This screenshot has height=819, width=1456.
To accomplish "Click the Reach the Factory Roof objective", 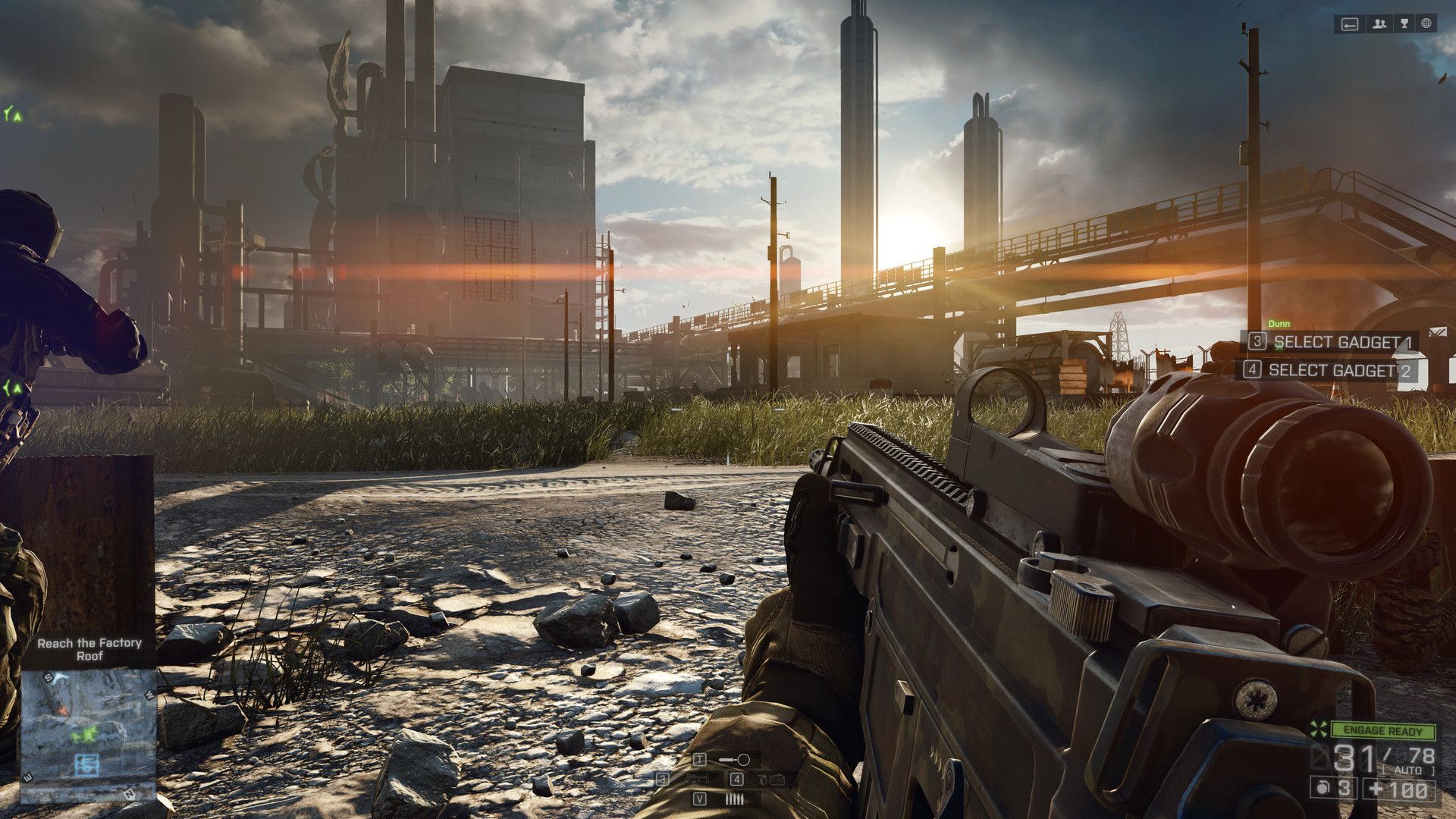I will tap(89, 649).
